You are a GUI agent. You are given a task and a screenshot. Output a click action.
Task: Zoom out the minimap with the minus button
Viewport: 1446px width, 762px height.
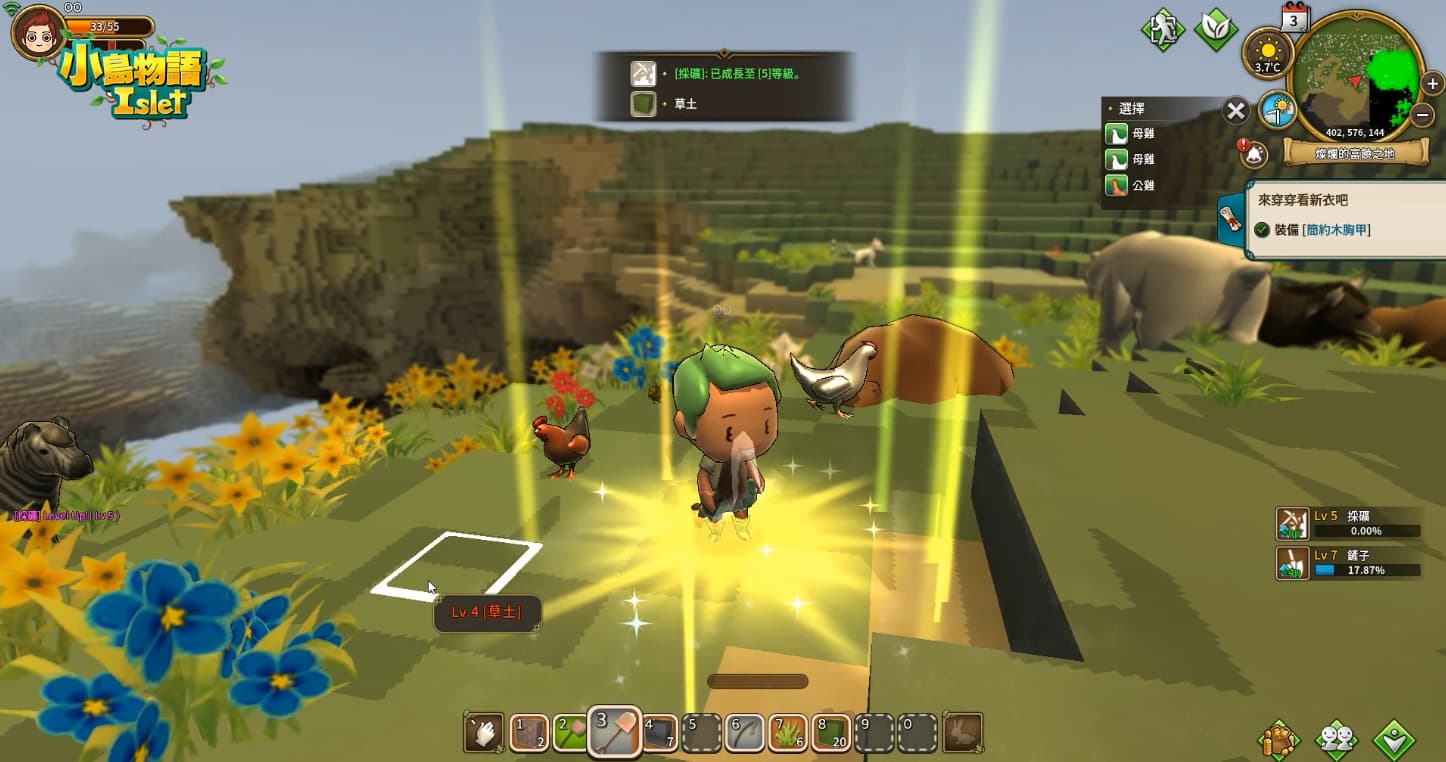click(1424, 115)
